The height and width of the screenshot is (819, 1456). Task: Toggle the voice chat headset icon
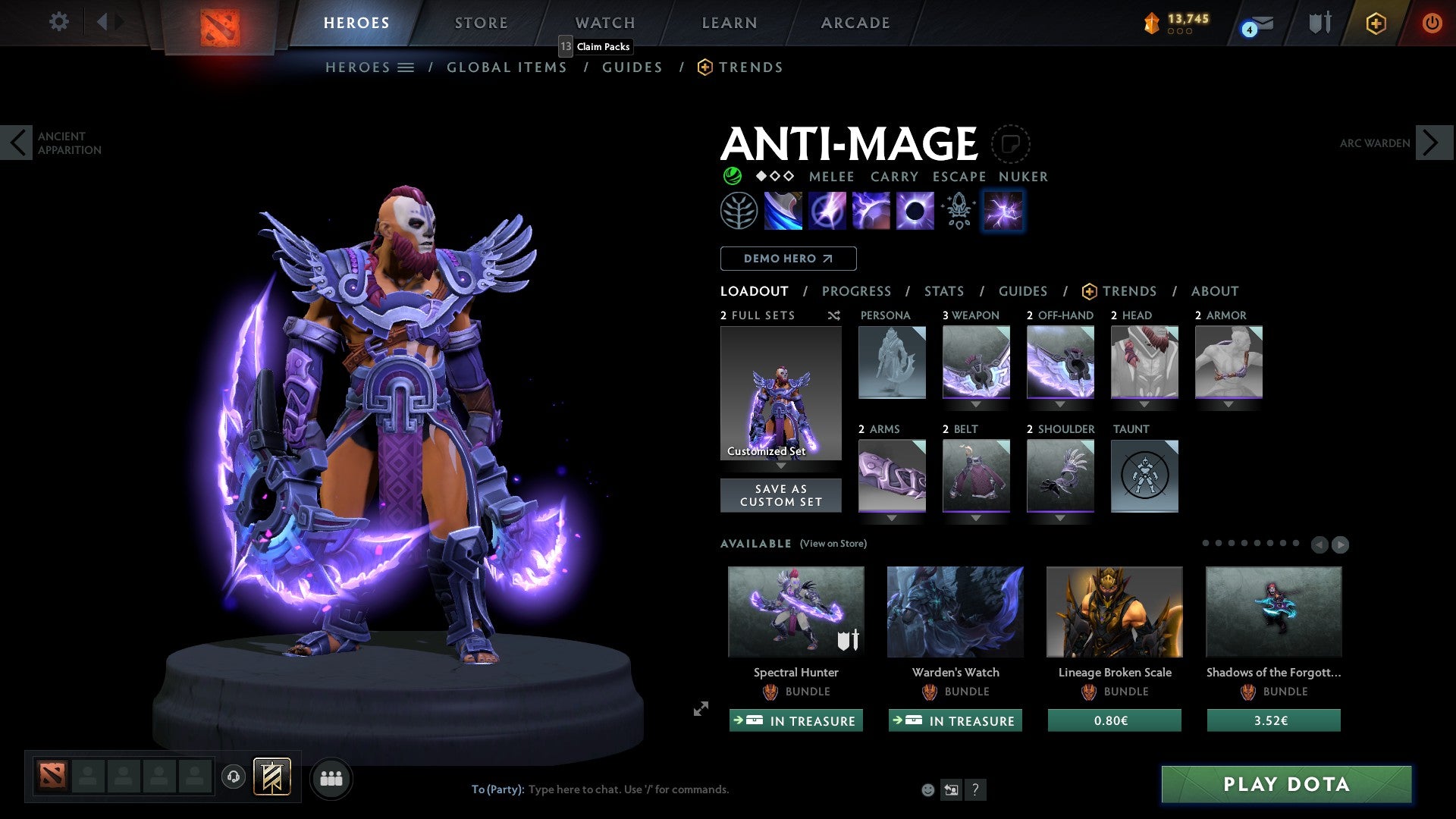tap(233, 777)
